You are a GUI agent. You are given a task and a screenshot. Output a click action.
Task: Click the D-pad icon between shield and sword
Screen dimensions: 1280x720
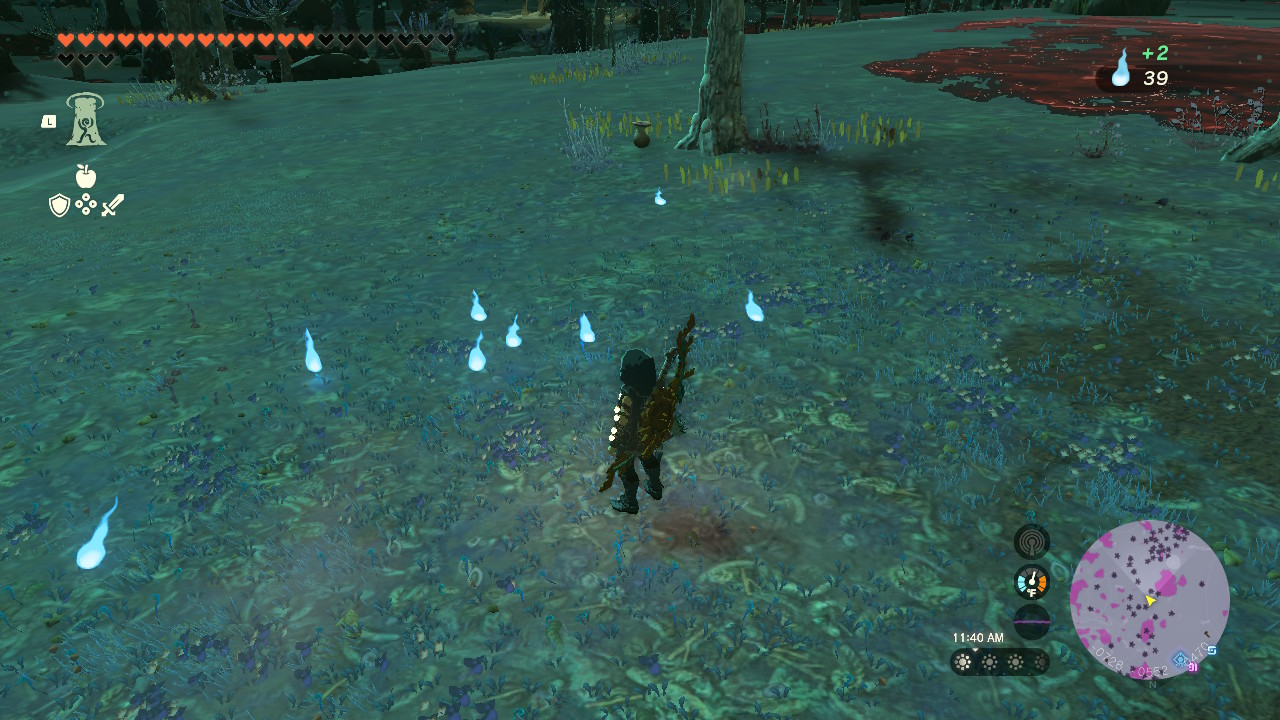point(86,204)
